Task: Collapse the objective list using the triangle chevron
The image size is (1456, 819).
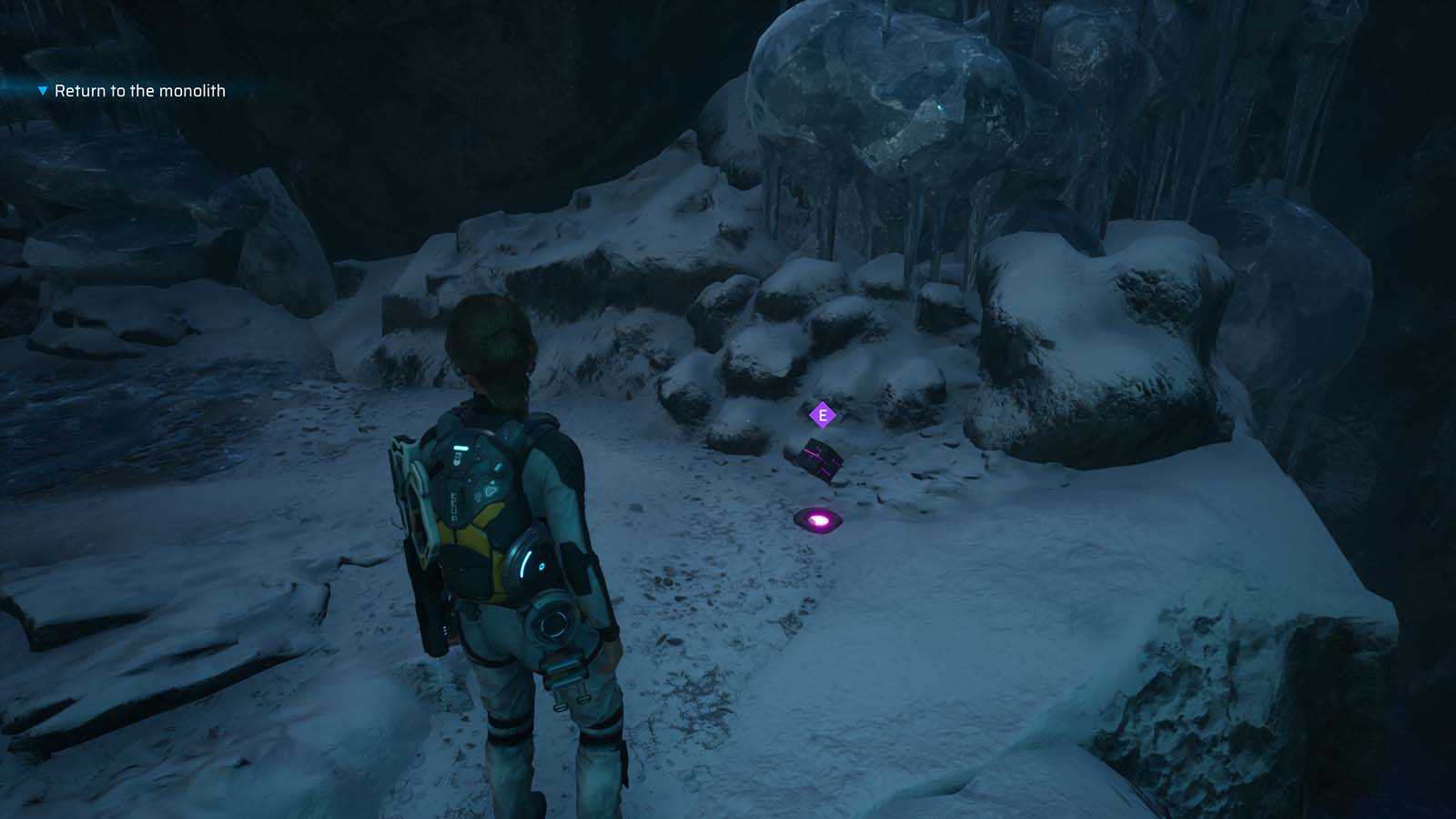Action: [42, 91]
